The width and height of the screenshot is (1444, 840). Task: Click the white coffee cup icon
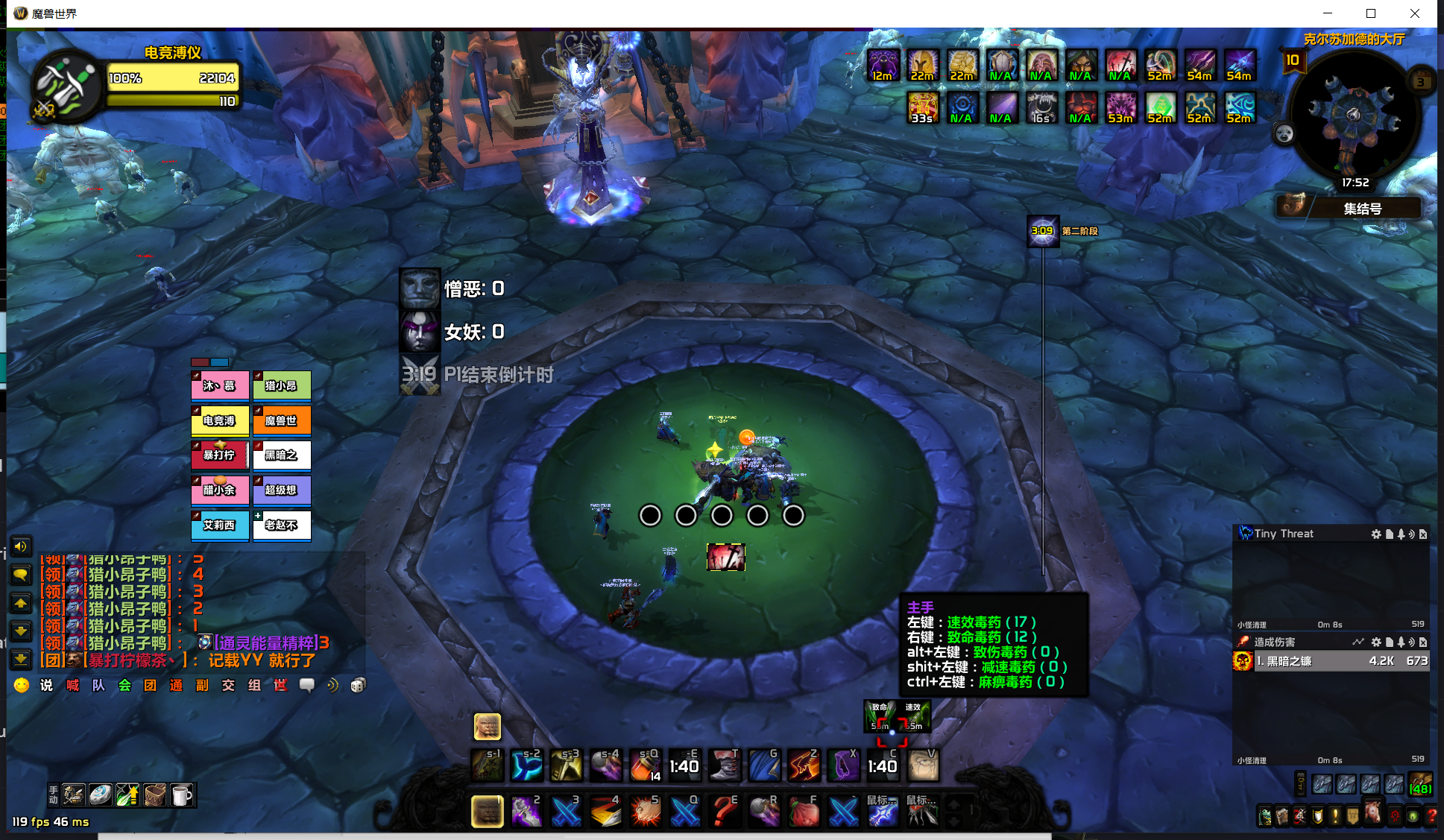coord(181,795)
